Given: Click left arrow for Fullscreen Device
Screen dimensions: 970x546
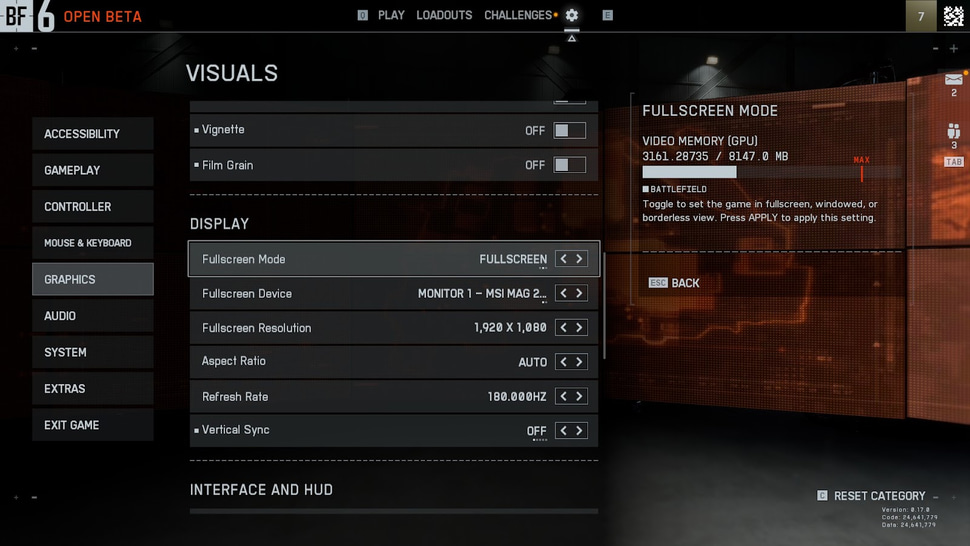Looking at the screenshot, I should 564,293.
